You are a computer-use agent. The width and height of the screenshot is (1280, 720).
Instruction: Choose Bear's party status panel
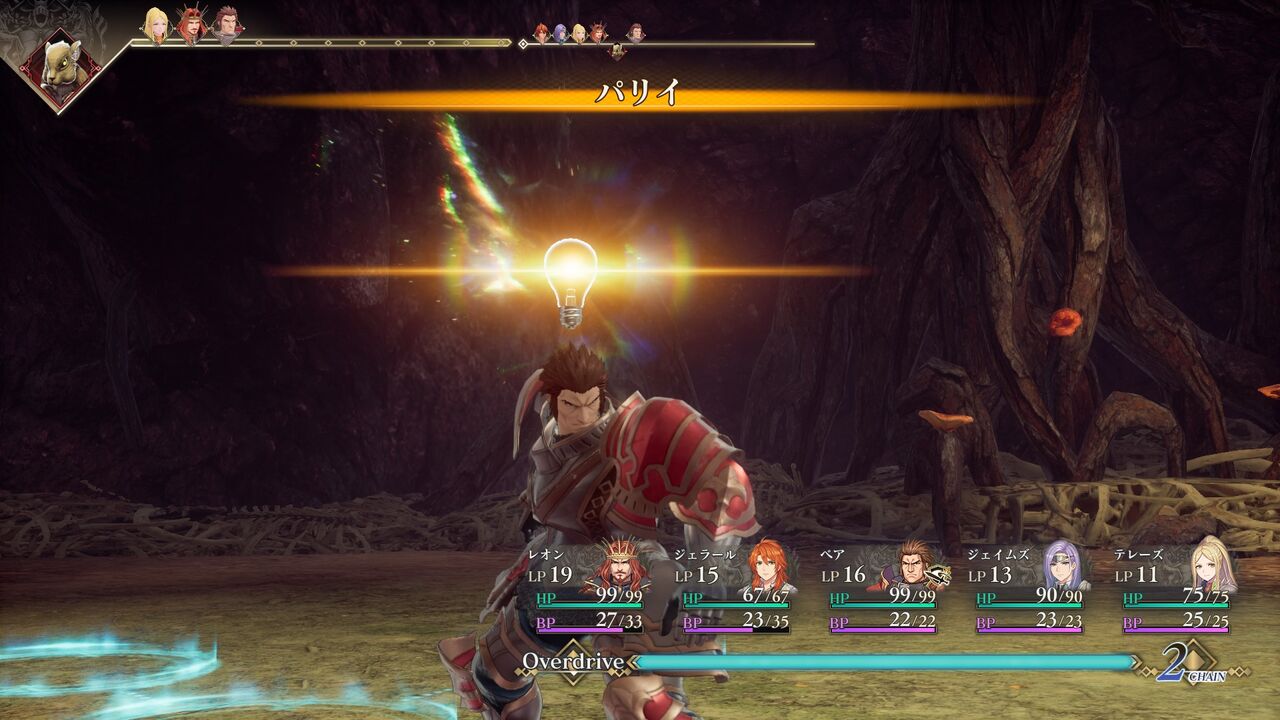point(884,590)
